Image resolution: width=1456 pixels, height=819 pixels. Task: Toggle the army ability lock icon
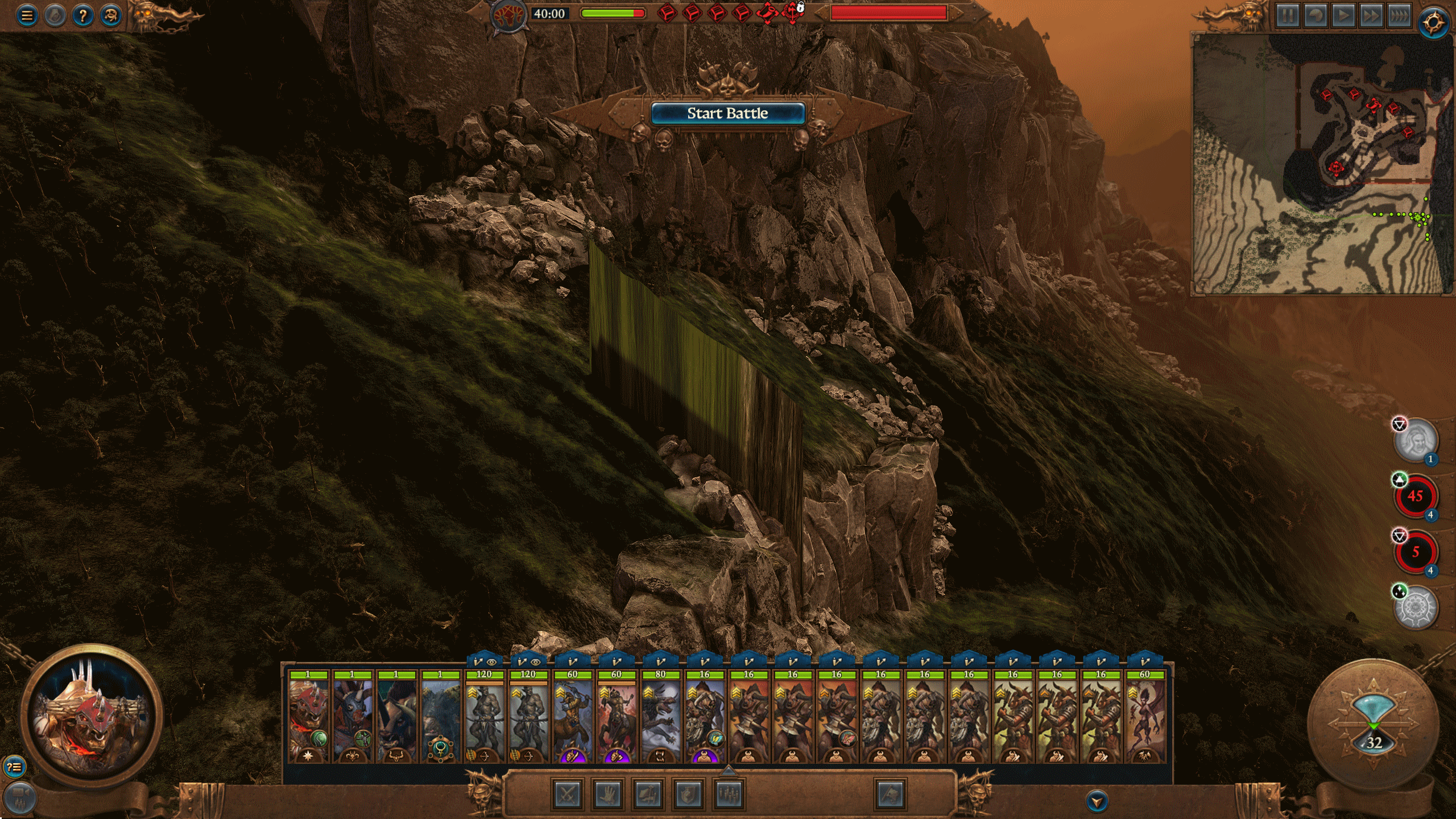800,10
